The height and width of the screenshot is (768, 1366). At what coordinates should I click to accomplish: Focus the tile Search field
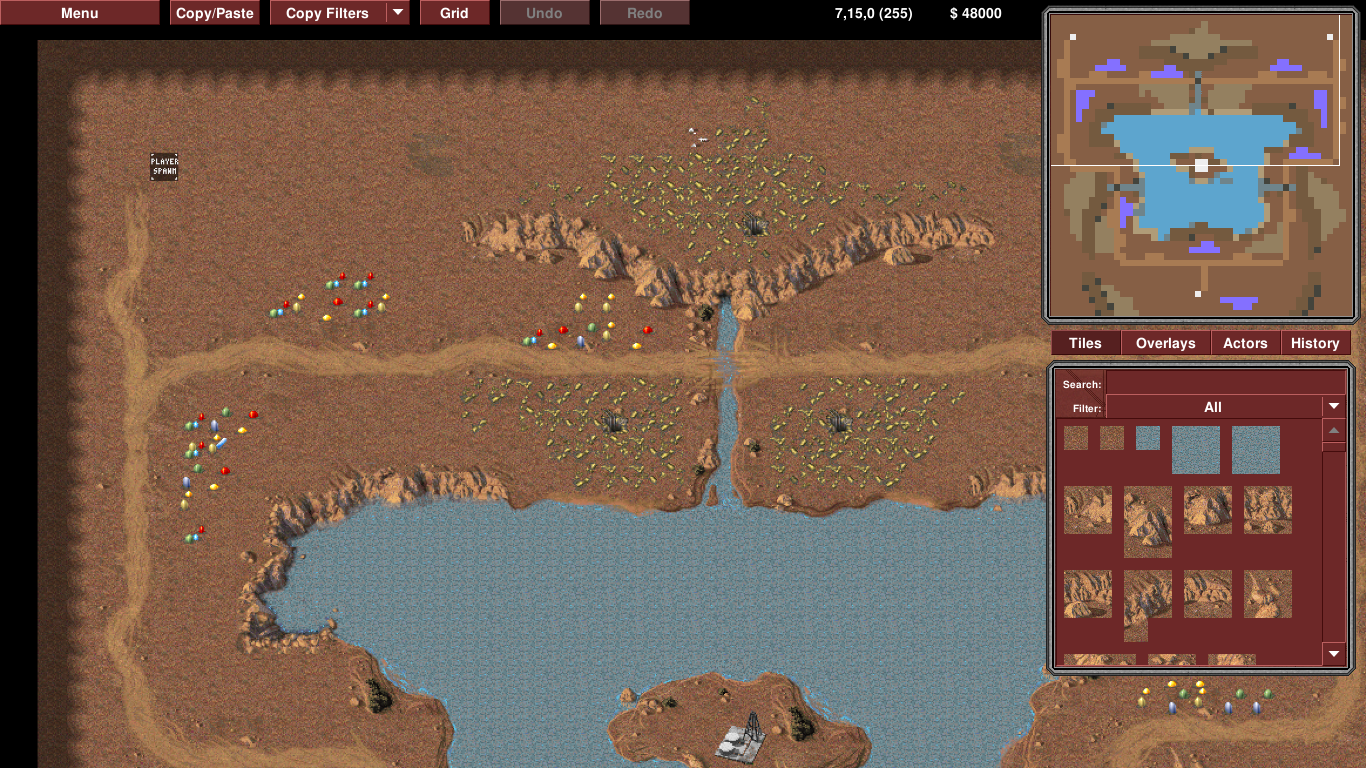click(1225, 384)
